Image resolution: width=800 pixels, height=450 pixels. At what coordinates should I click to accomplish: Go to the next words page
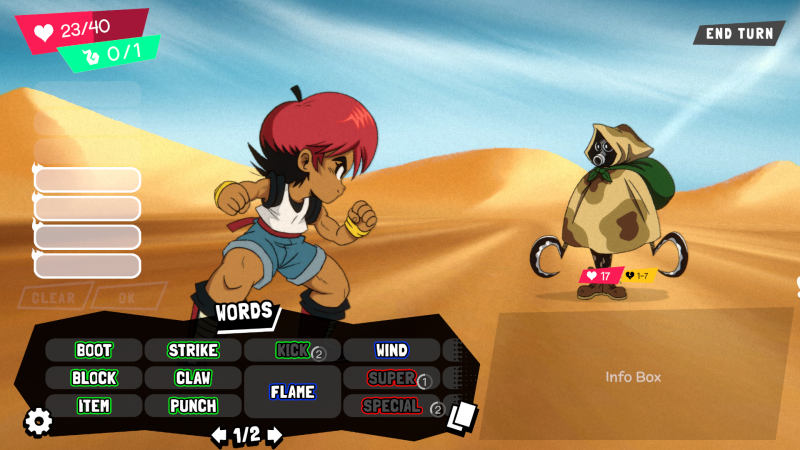point(275,435)
